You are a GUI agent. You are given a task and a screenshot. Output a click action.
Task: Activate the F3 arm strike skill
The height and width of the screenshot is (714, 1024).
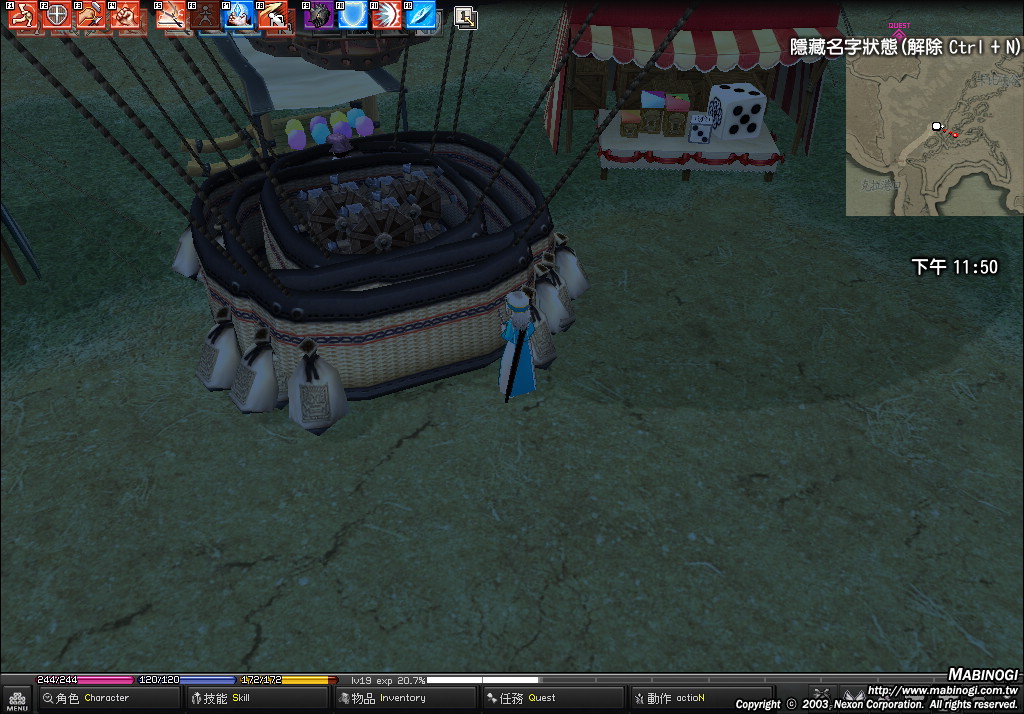coord(91,16)
